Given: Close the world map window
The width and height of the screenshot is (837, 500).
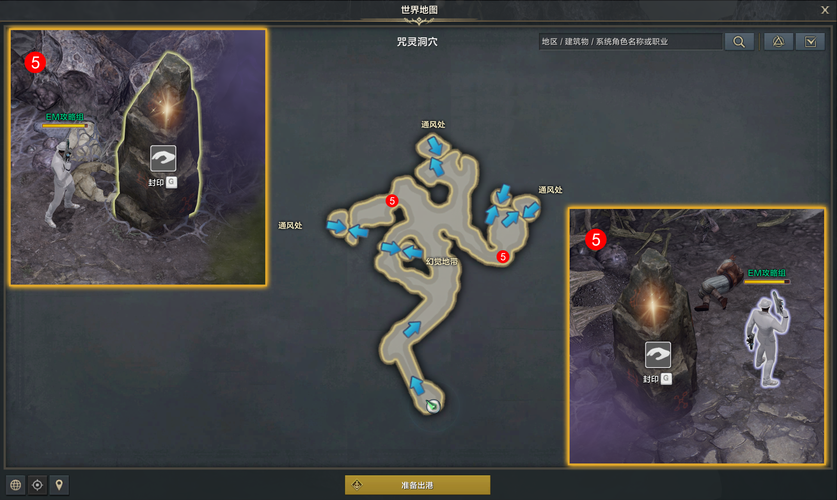Looking at the screenshot, I should (824, 10).
